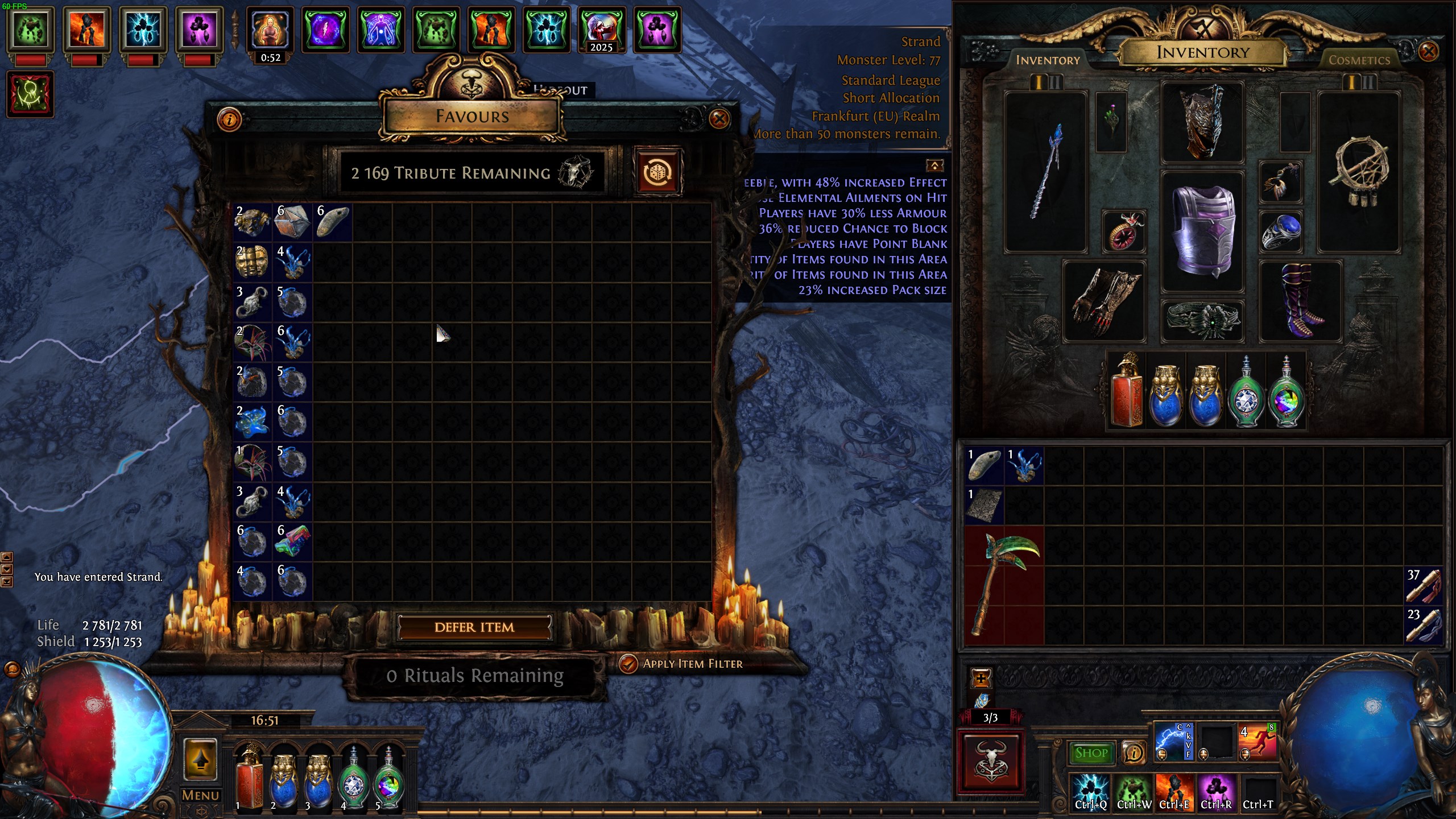Open the Ritual skull button

click(x=991, y=762)
